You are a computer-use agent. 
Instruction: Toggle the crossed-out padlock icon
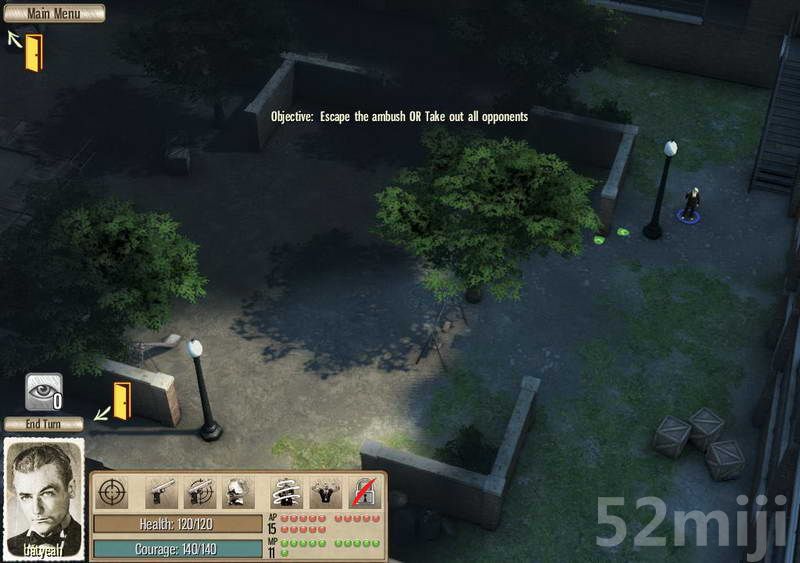click(x=364, y=492)
